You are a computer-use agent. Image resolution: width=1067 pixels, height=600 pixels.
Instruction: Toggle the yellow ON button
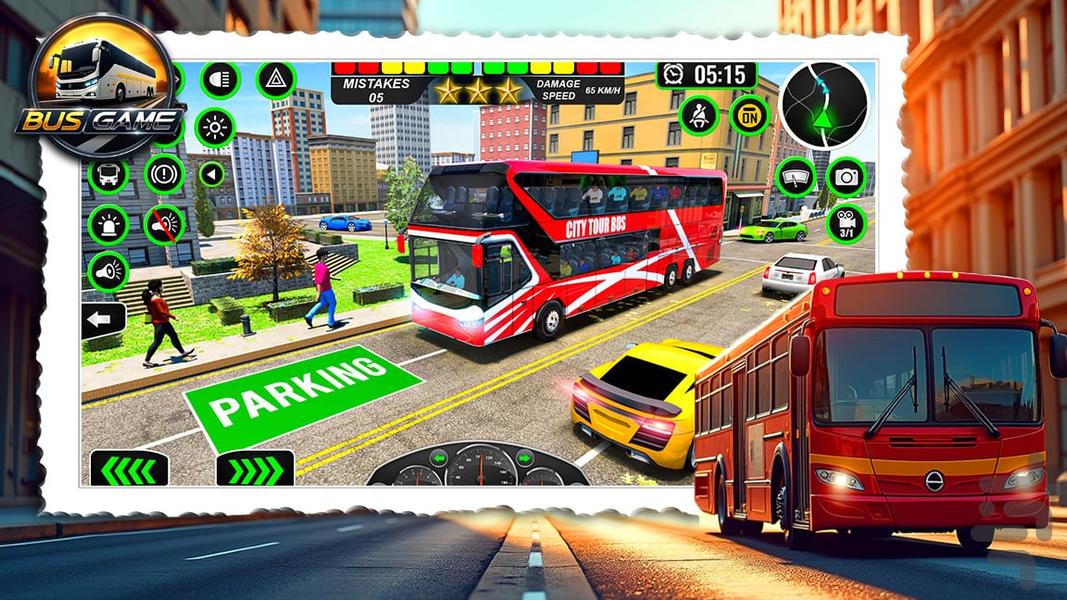[x=749, y=115]
